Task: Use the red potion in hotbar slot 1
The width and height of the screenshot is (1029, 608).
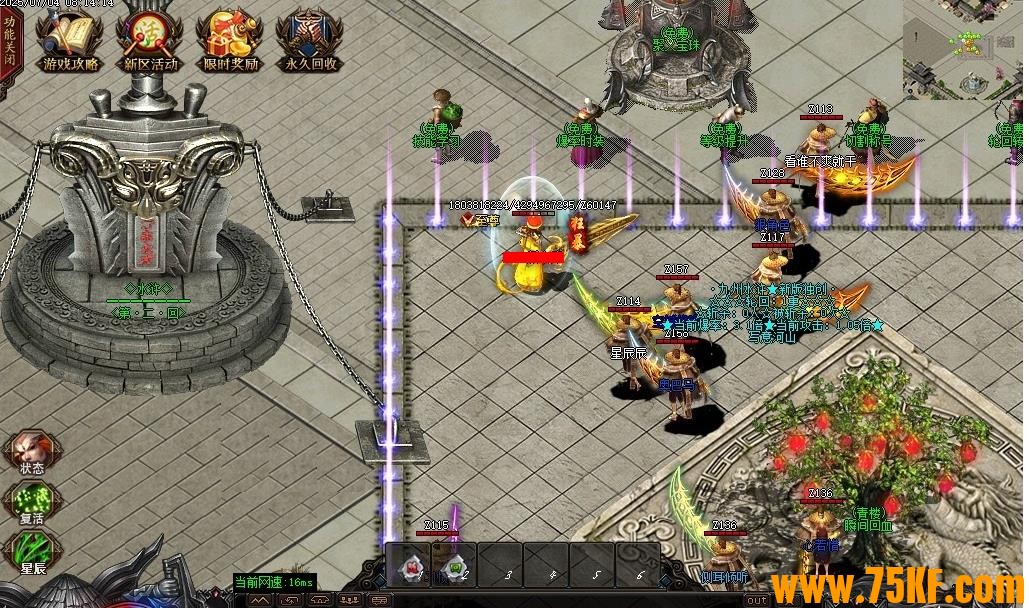Action: pos(410,567)
